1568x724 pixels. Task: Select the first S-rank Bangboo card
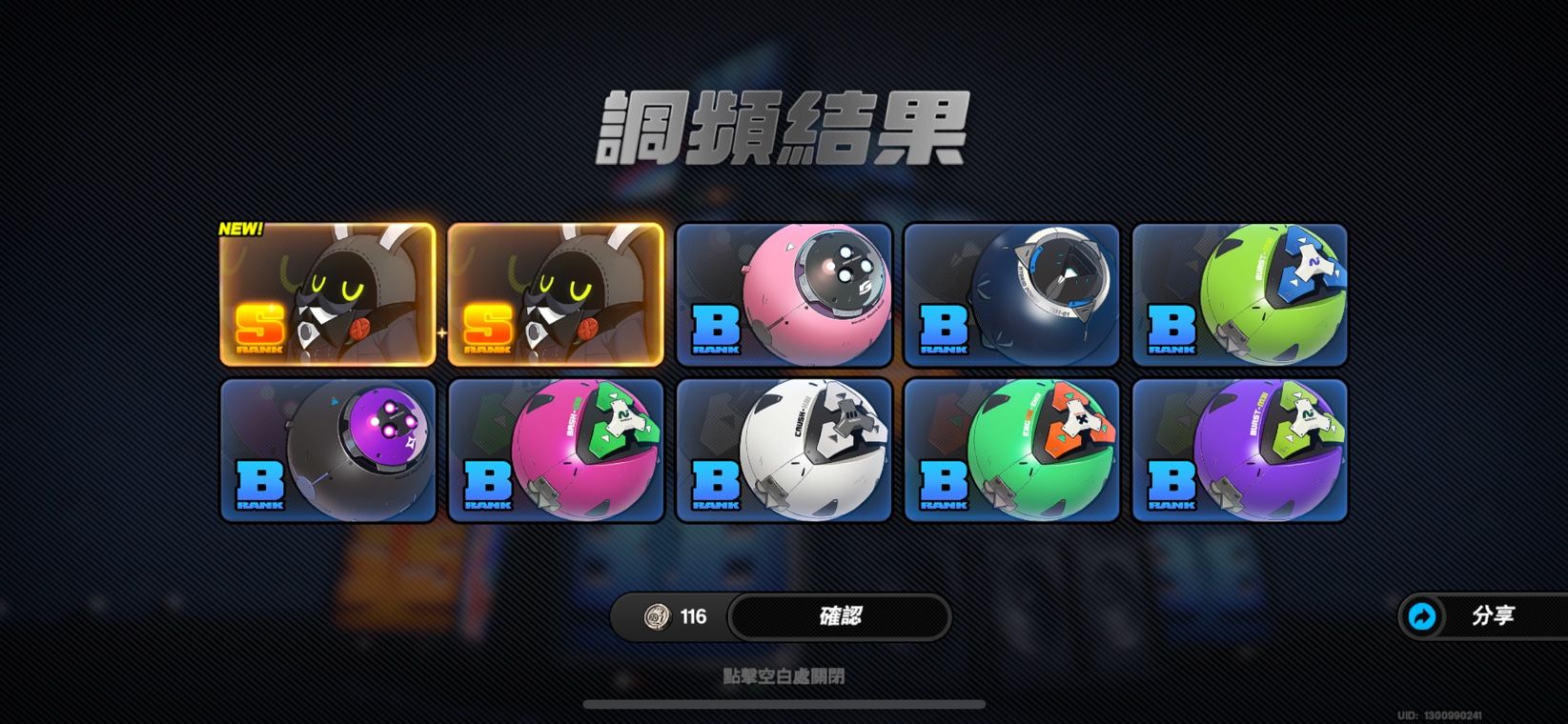[328, 293]
